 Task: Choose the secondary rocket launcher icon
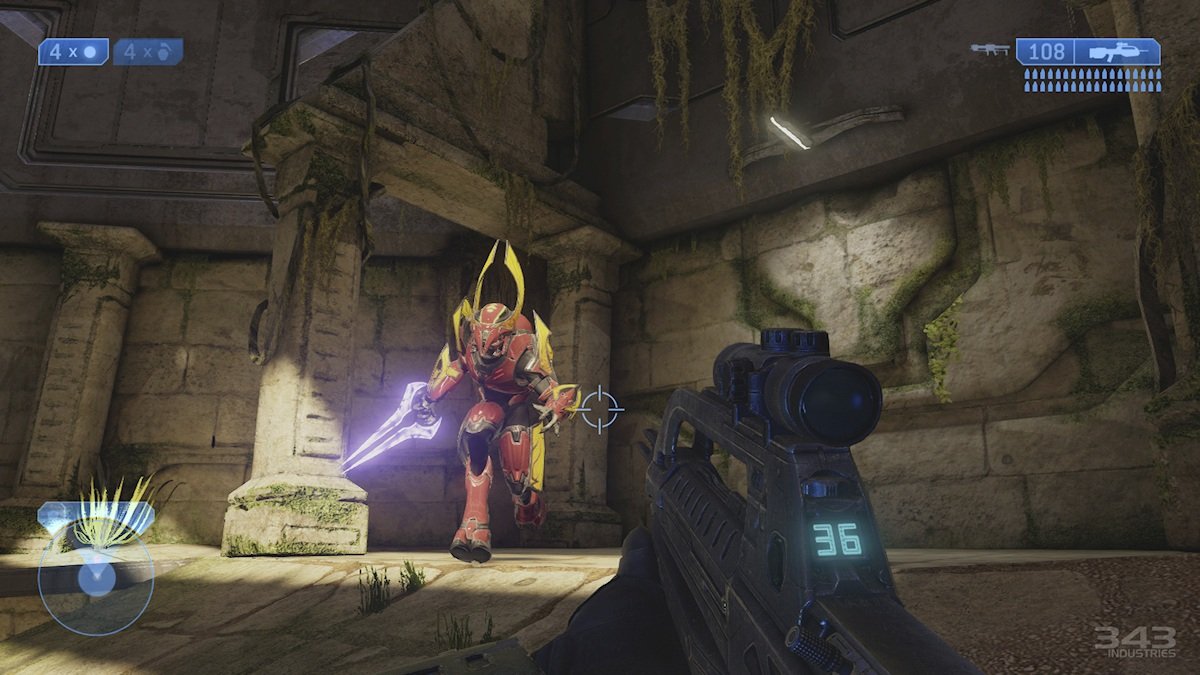coord(990,49)
